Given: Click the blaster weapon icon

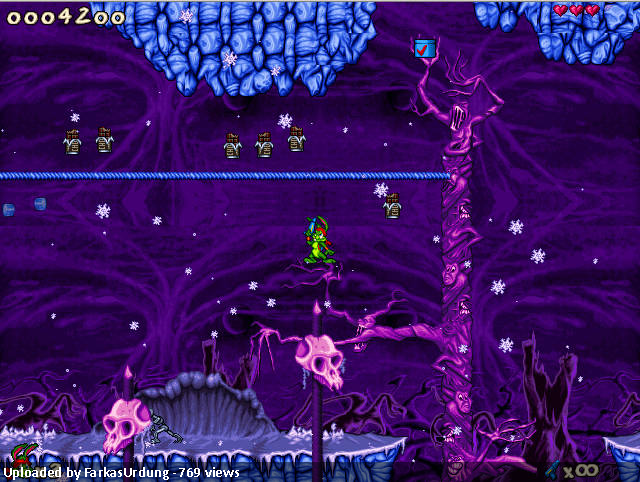Looking at the screenshot, I should pos(551,468).
